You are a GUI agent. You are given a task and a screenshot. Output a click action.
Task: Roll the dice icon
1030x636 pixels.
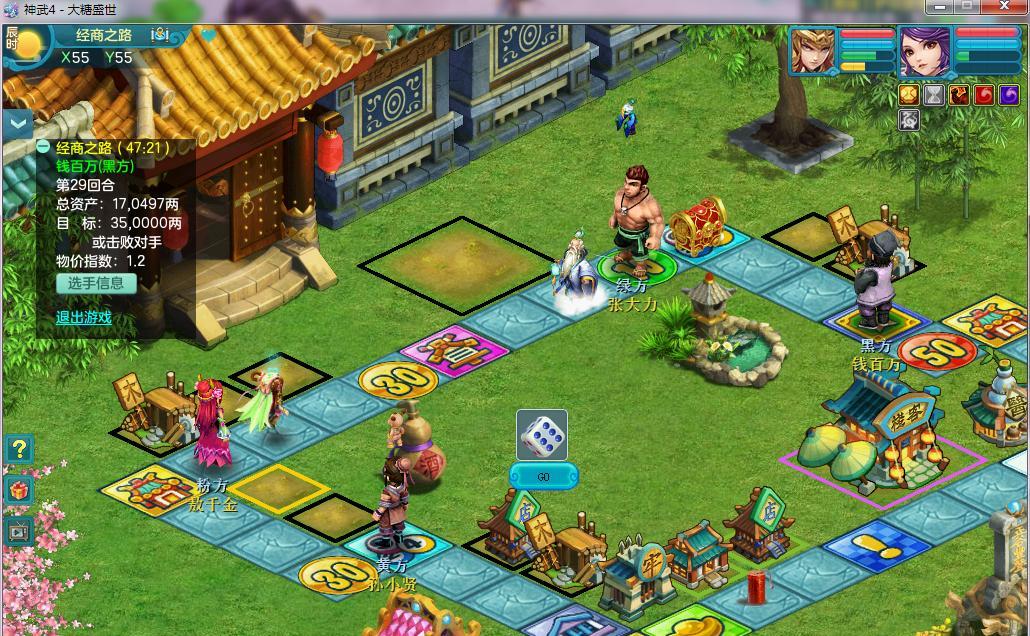click(x=542, y=435)
